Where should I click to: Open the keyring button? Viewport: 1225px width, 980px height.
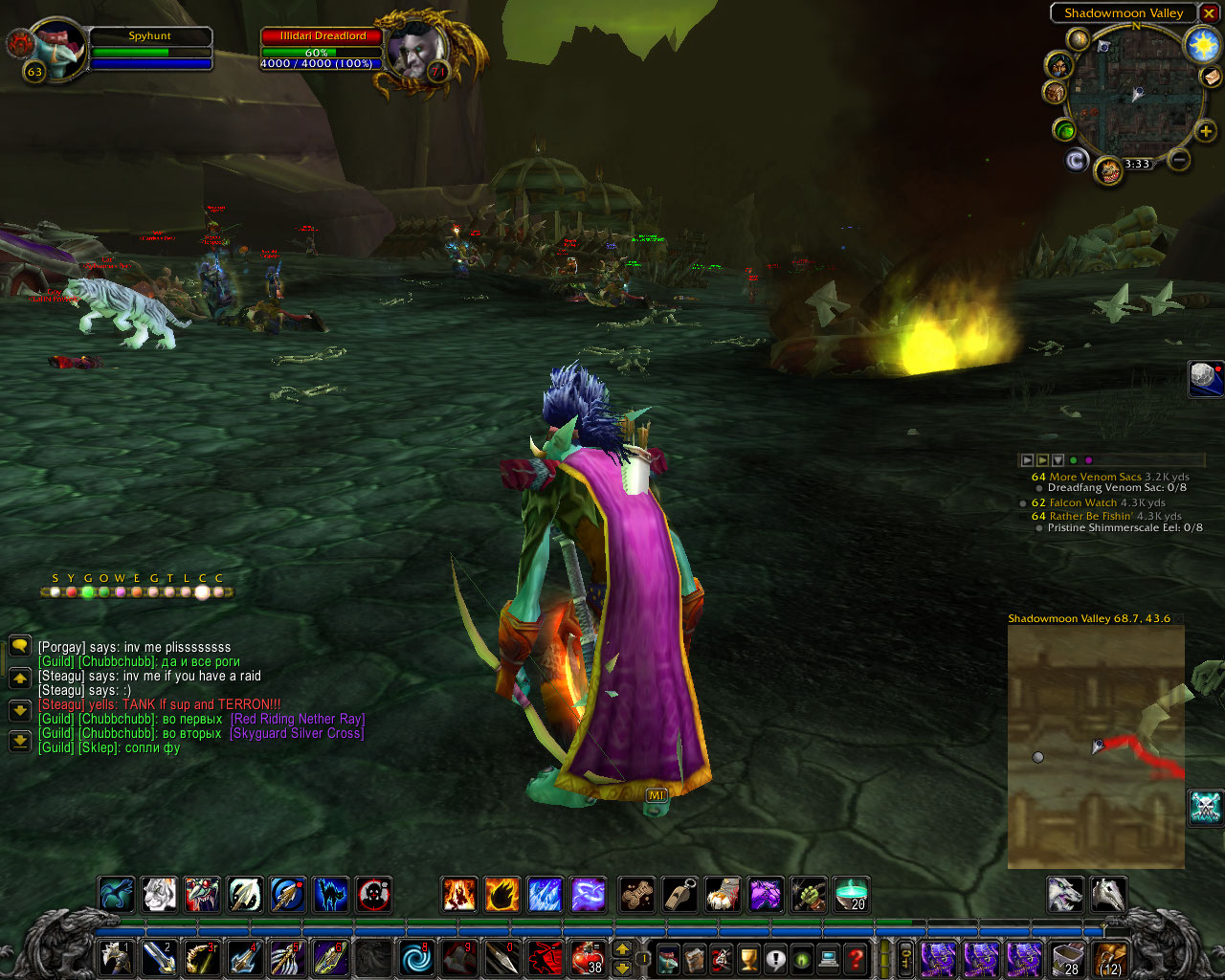click(905, 958)
